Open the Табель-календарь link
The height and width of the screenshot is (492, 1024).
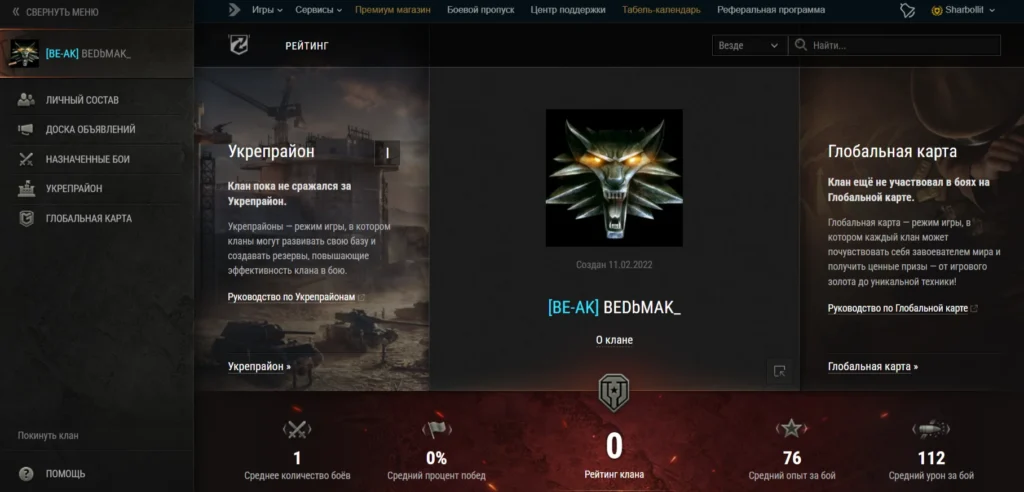662,10
